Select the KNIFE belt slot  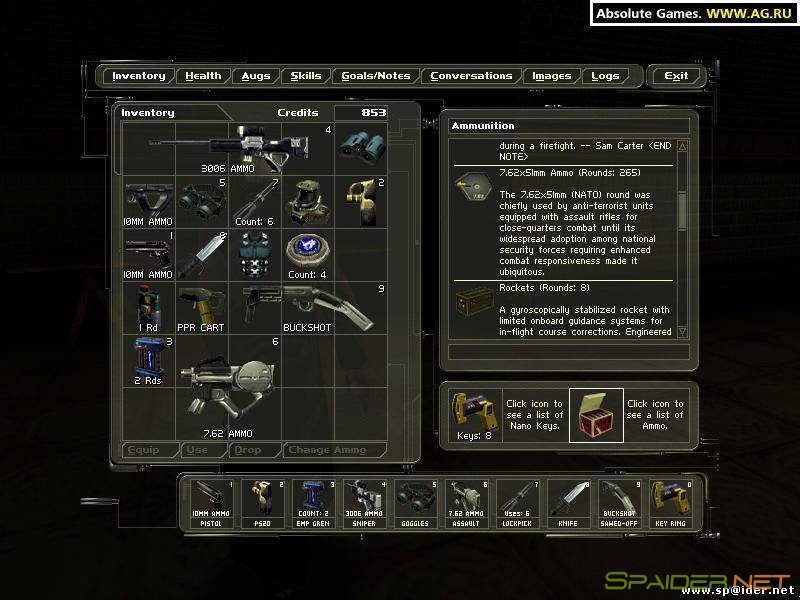click(569, 503)
